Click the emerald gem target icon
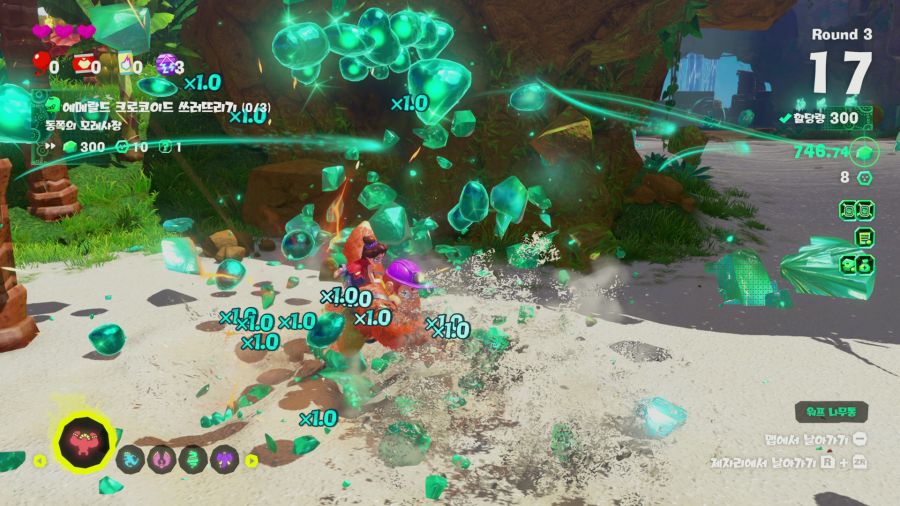Screen dimensions: 900x506 click(x=863, y=152)
